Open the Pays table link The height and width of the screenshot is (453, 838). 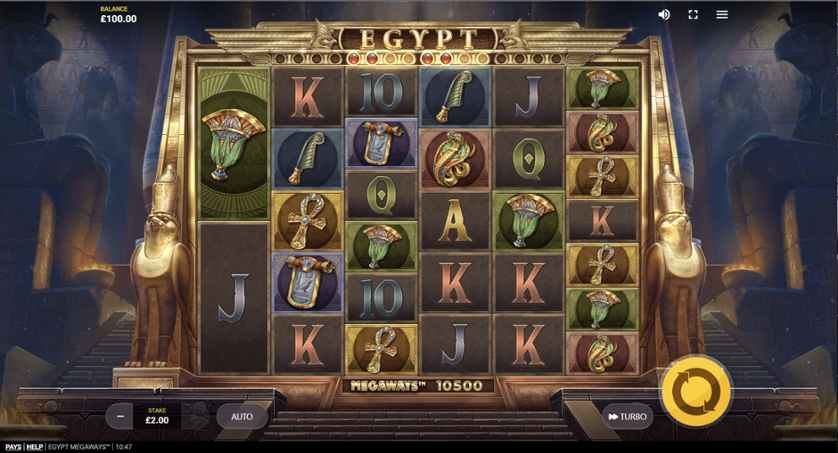[13, 447]
